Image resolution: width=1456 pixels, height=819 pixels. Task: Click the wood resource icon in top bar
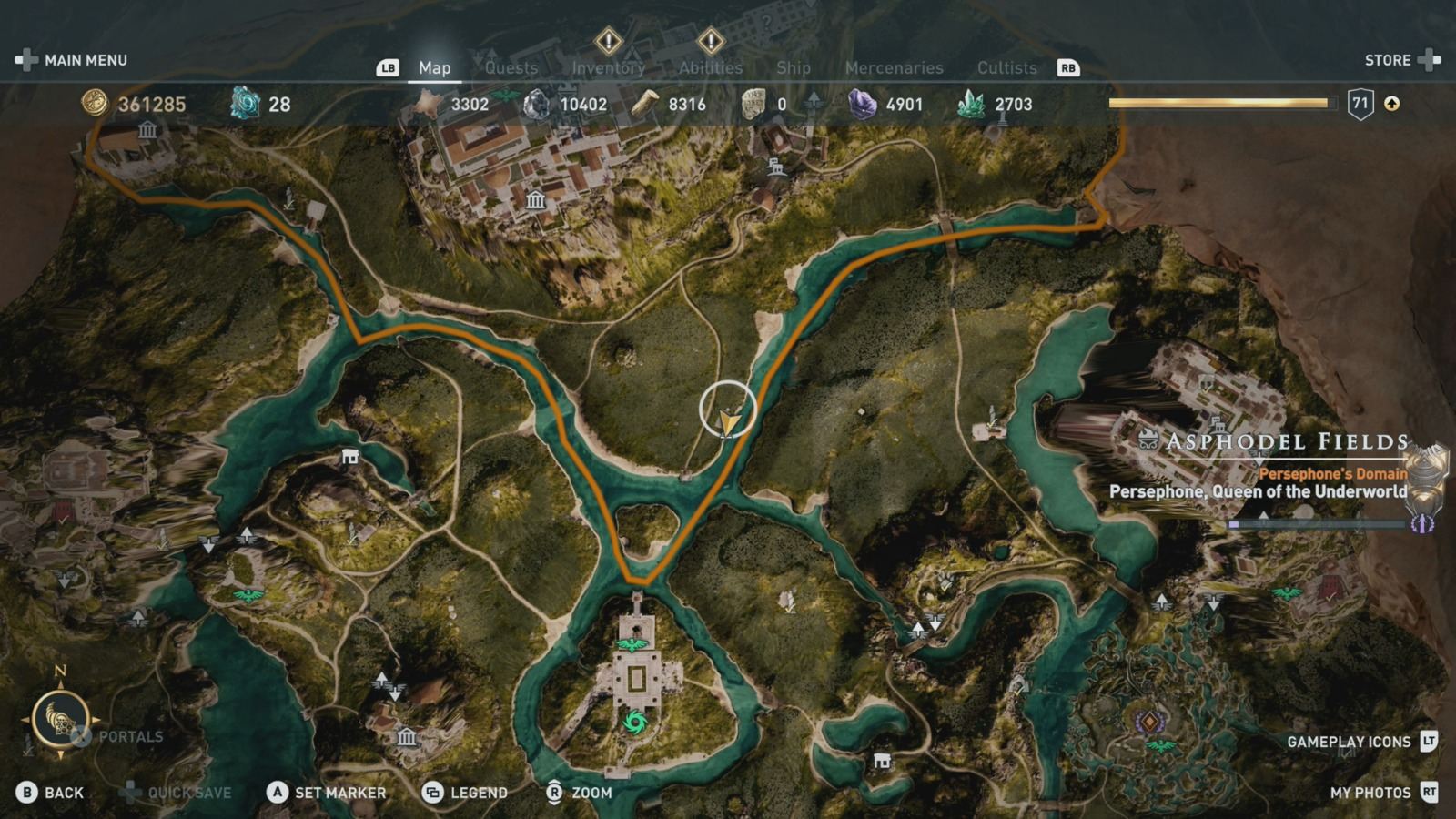(646, 103)
